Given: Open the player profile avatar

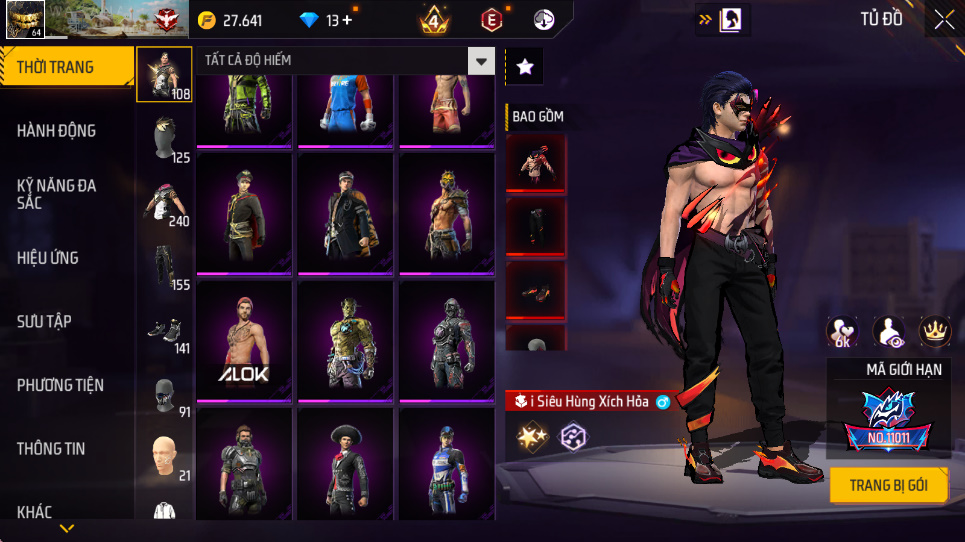Looking at the screenshot, I should coord(24,20).
